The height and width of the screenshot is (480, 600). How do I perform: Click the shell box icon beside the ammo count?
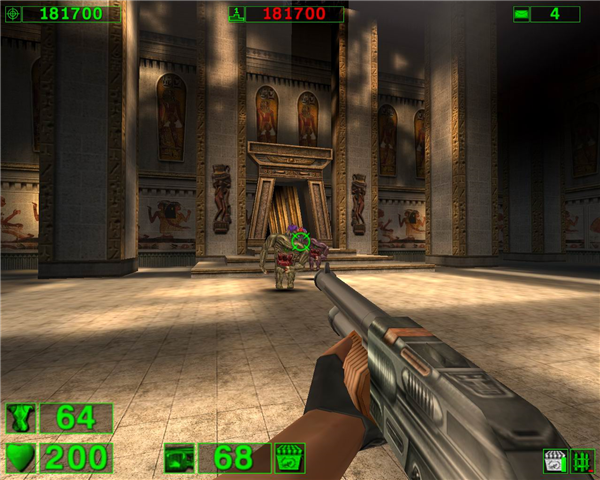290,458
